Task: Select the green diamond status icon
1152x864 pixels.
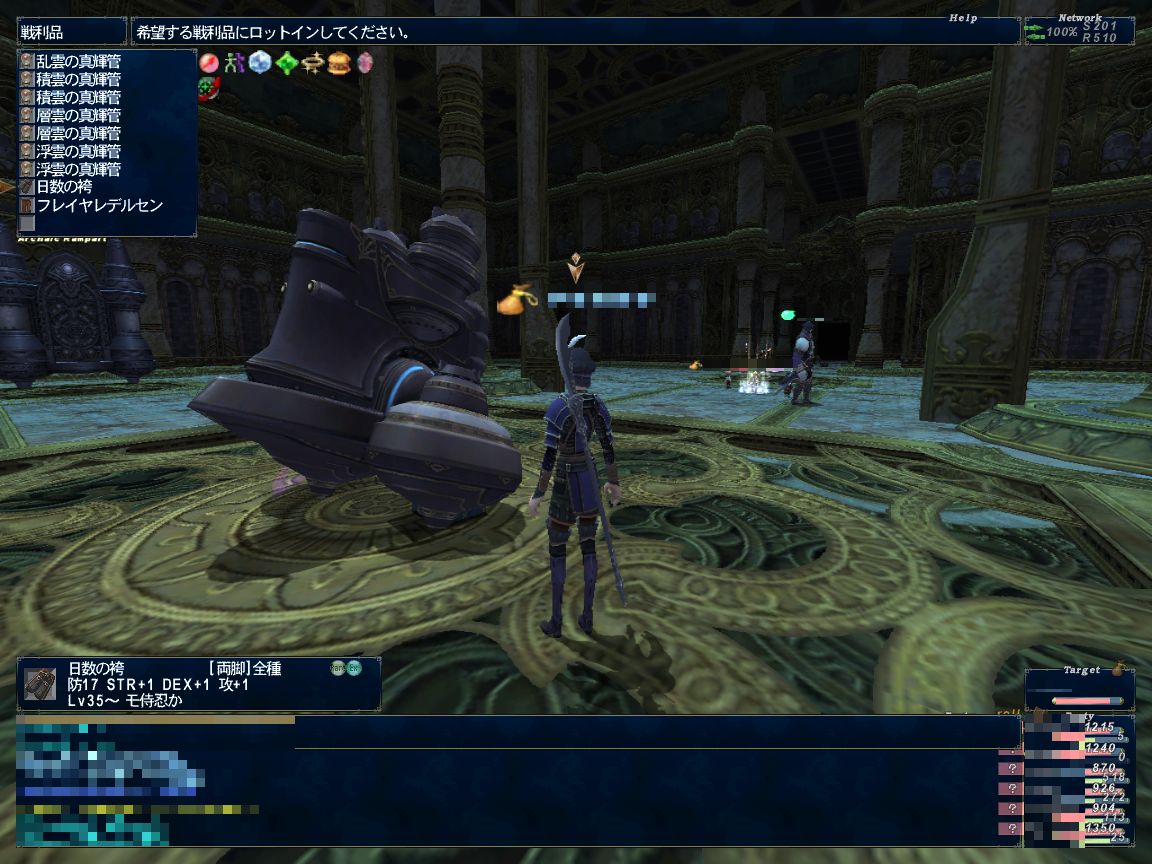Action: [287, 63]
